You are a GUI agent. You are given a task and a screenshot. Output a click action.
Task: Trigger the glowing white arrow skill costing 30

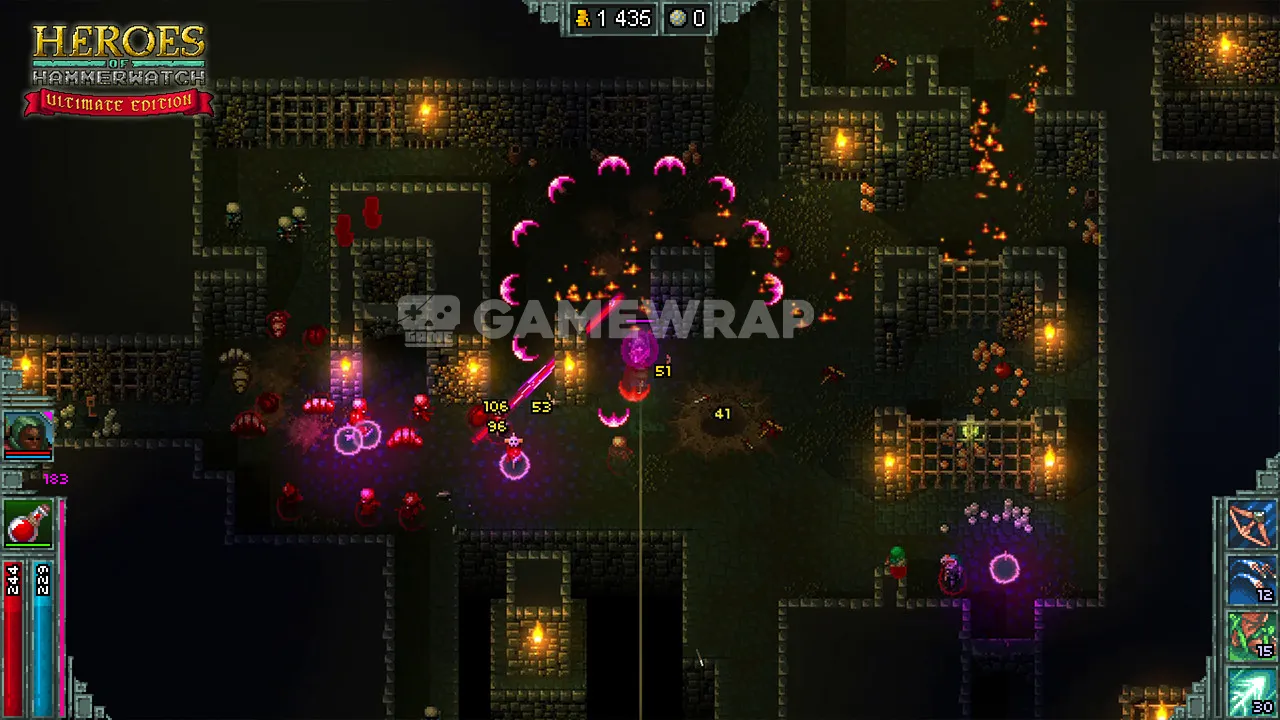(x=1252, y=692)
